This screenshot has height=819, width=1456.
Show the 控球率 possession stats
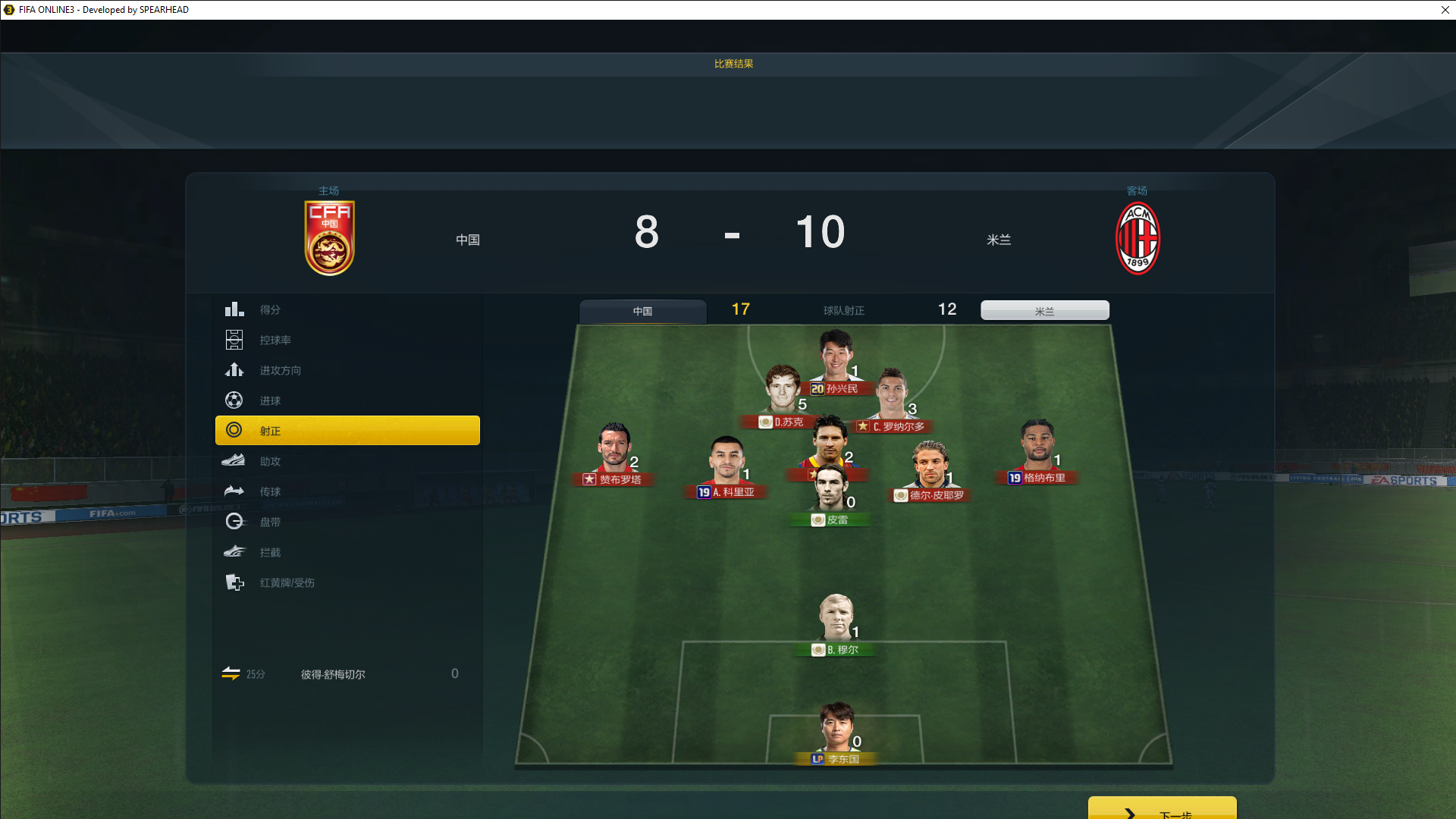(x=275, y=340)
